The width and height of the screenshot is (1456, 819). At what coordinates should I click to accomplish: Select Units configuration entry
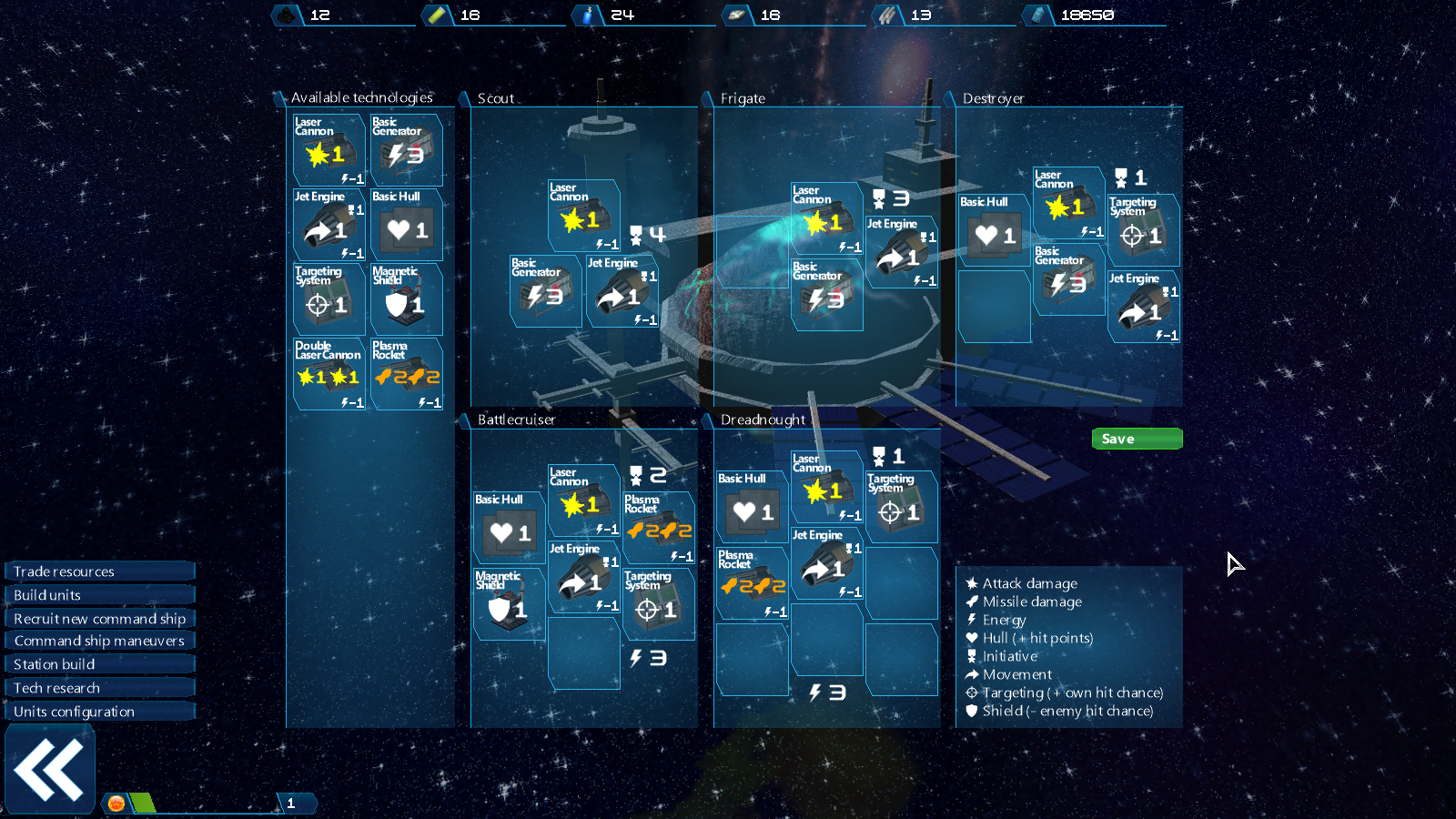coord(100,712)
